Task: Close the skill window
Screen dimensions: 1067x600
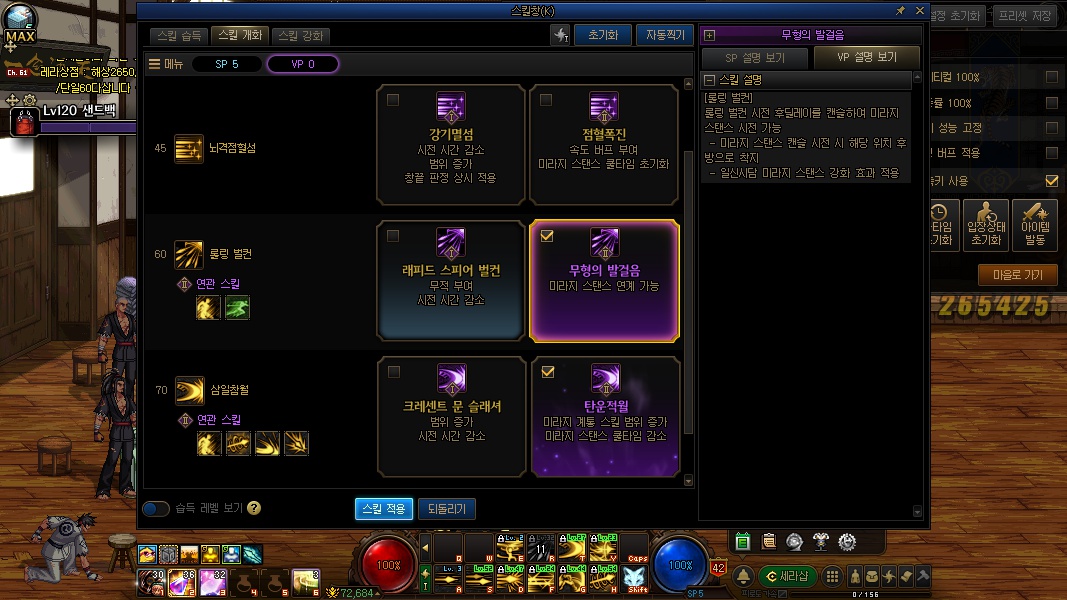Action: (x=918, y=10)
